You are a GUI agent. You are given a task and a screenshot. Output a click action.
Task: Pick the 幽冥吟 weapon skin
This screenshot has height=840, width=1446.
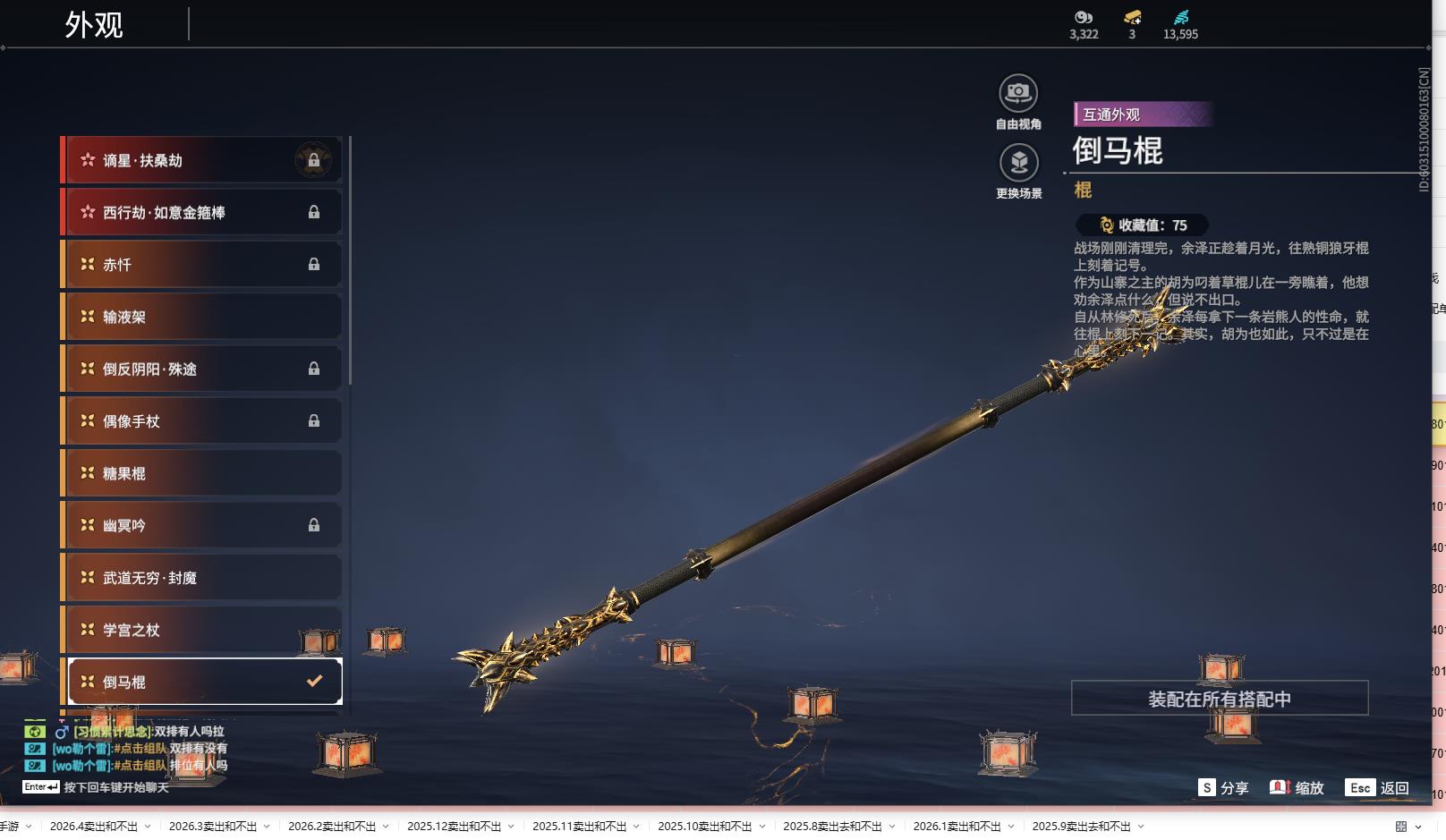[201, 525]
